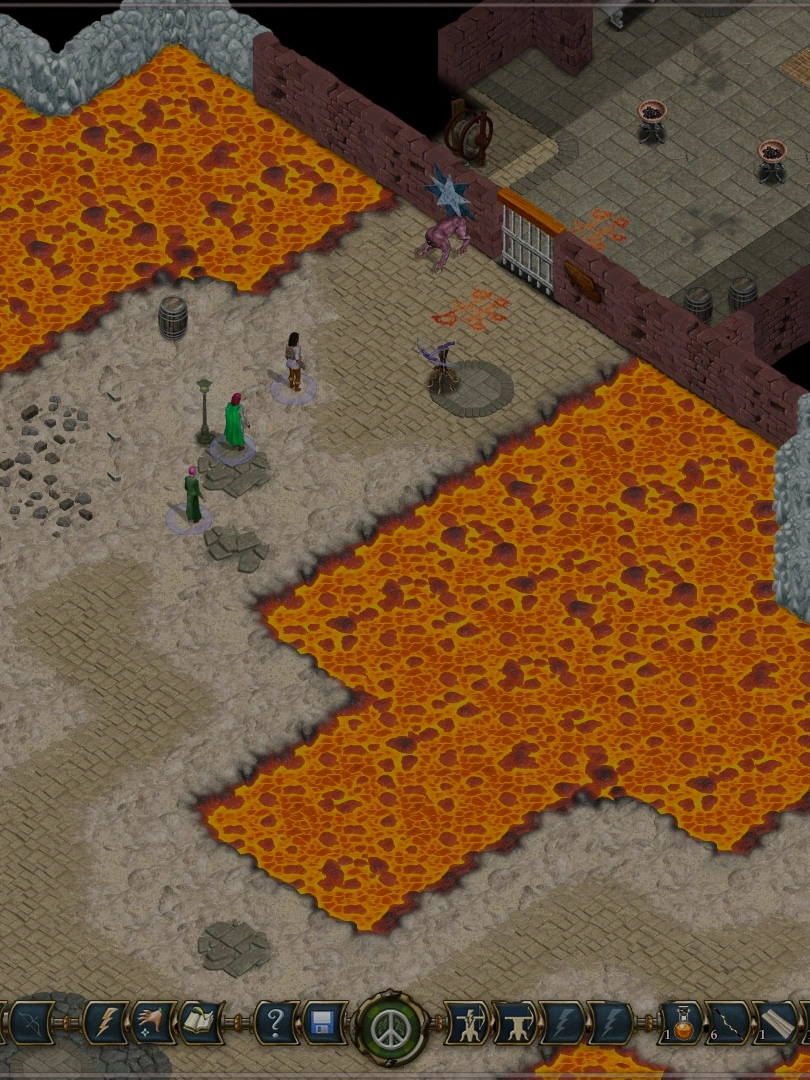
Task: Select the dimmed bow icon
Action: pos(30,1024)
